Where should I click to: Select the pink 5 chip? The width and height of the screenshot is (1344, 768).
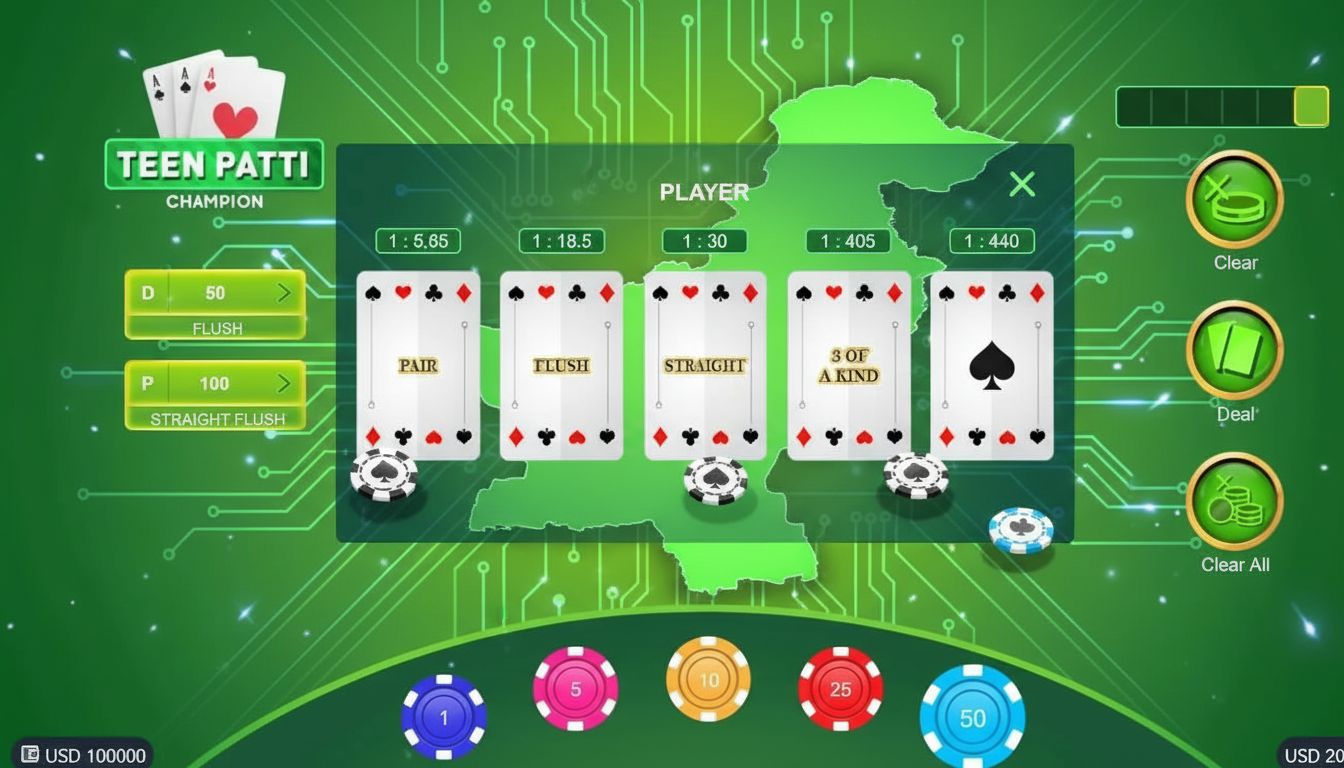[x=576, y=688]
